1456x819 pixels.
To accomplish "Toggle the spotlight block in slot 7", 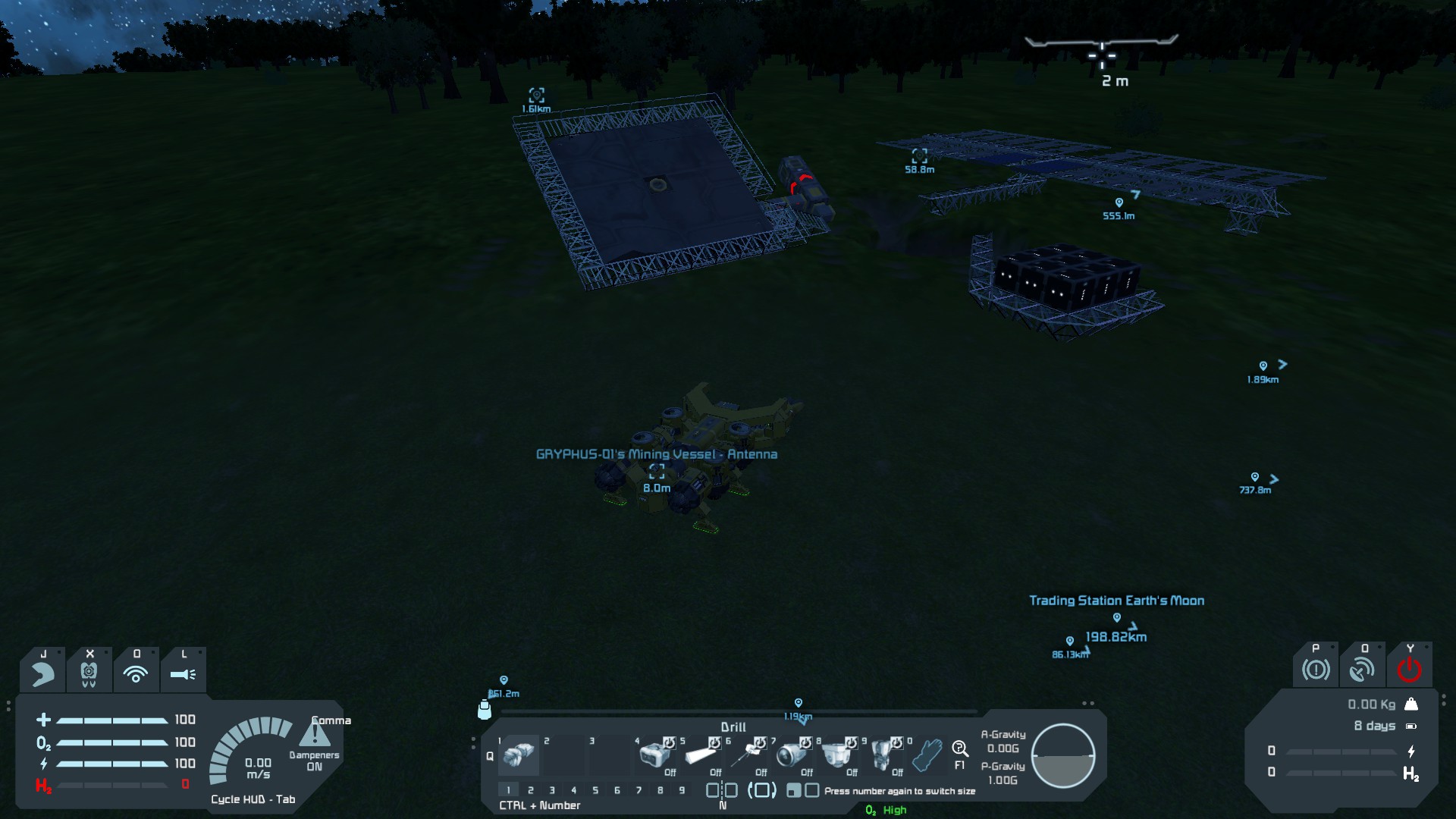I will [792, 755].
